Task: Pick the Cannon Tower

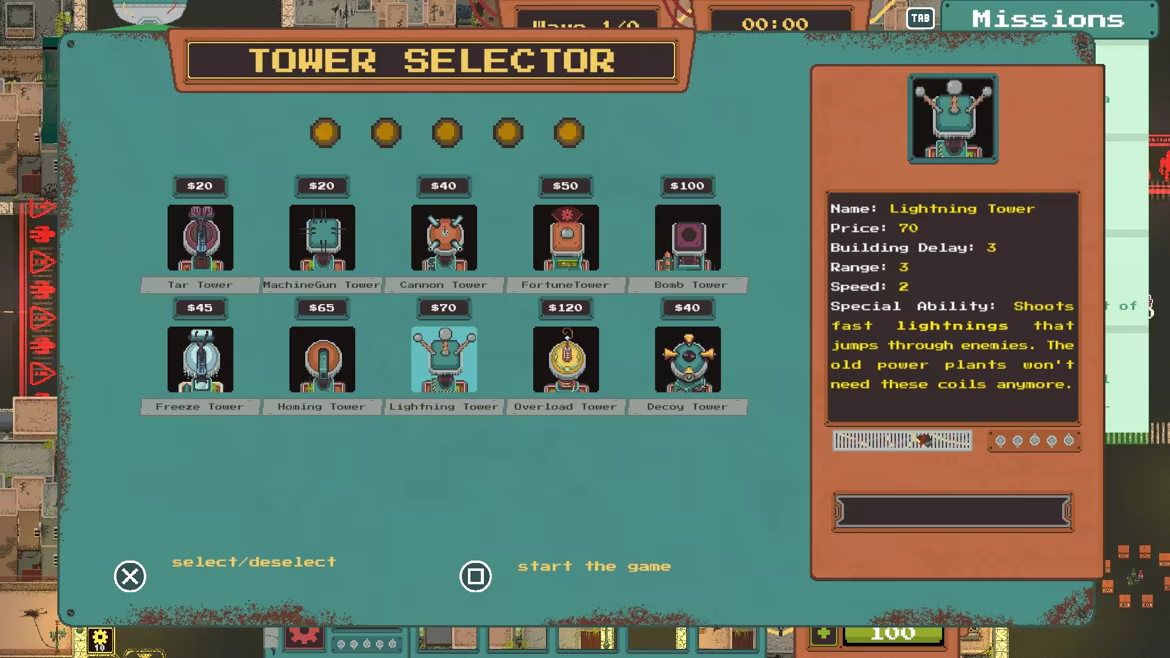Action: [x=444, y=238]
